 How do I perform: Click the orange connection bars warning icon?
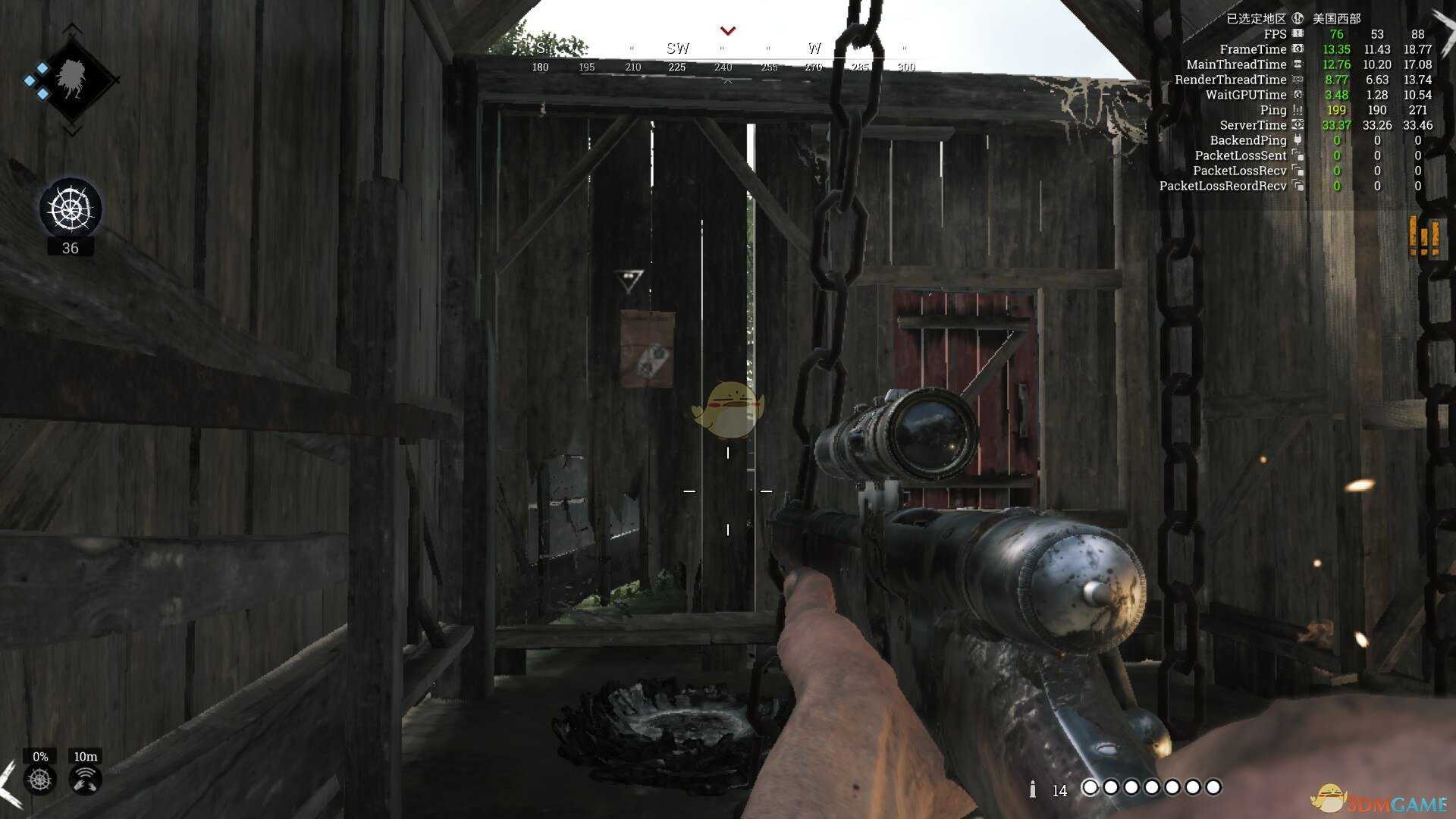click(x=1423, y=236)
